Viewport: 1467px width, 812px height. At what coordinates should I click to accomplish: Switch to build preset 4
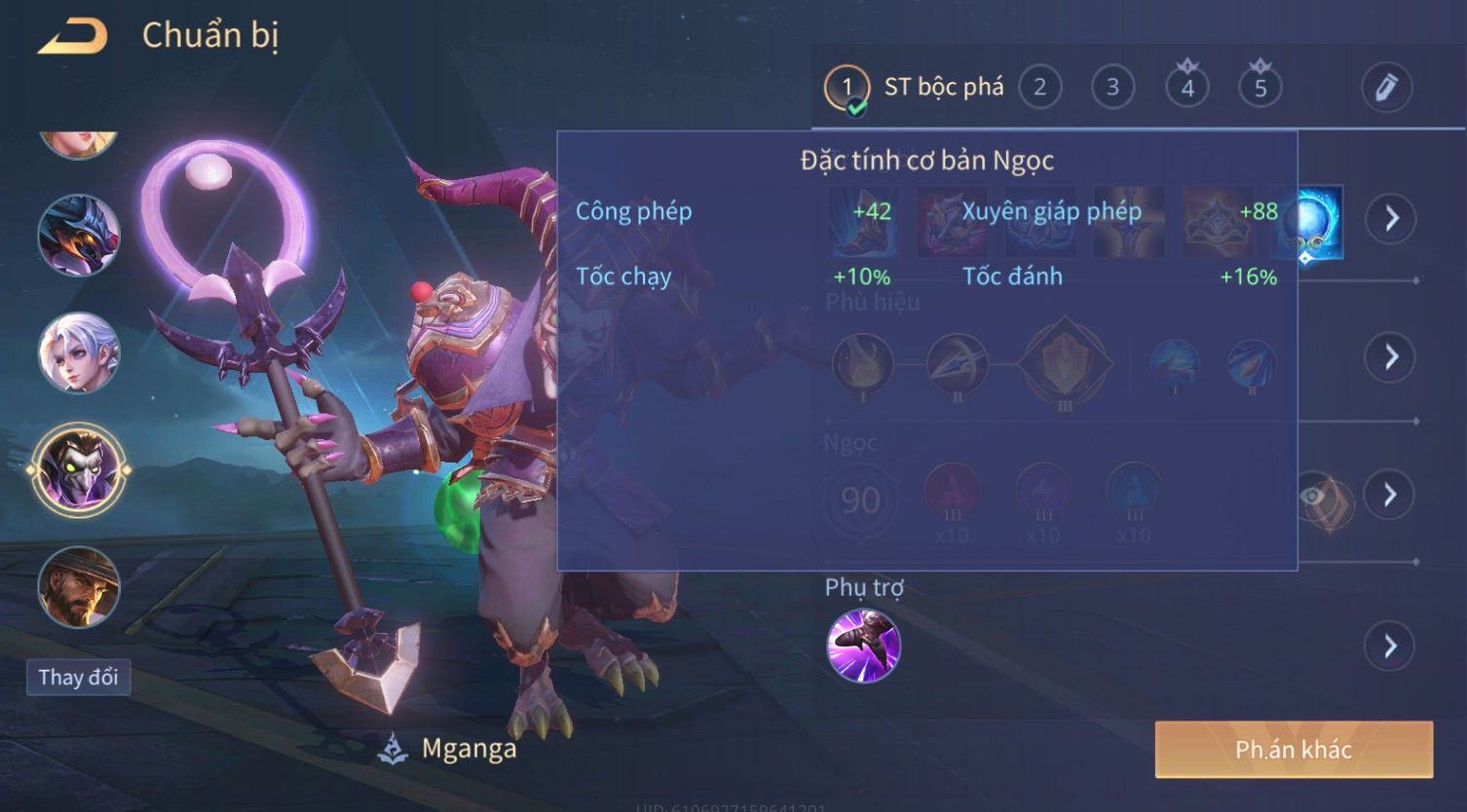tap(1186, 88)
